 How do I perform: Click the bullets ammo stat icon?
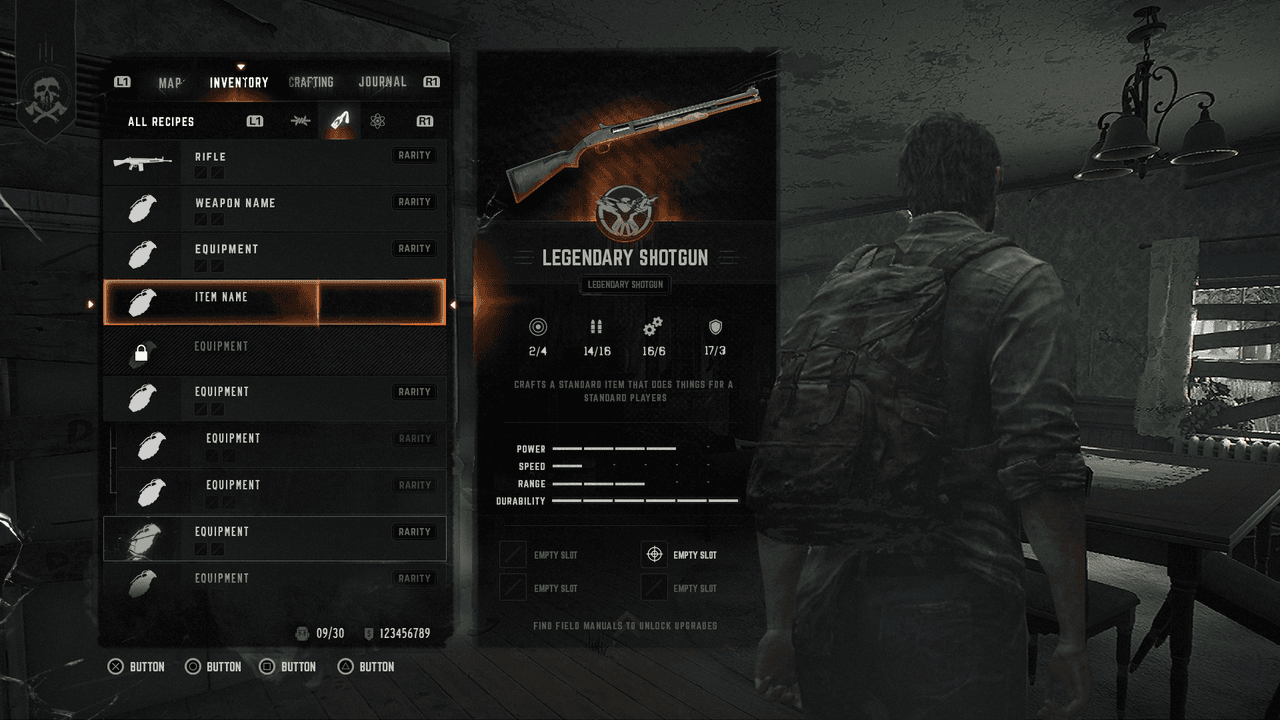pos(595,327)
